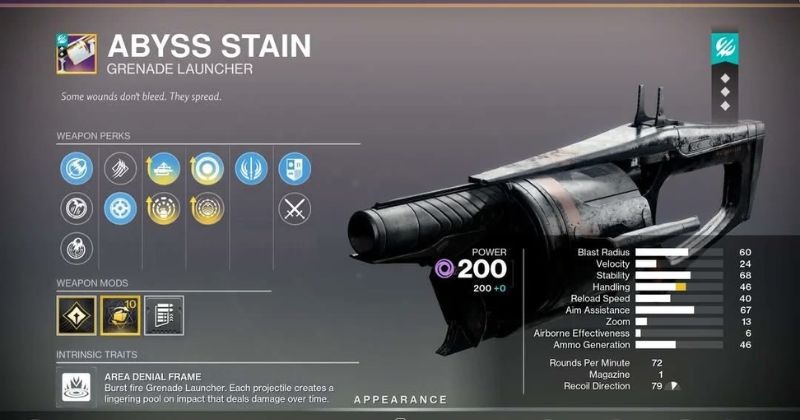Image resolution: width=800 pixels, height=420 pixels.
Task: Choose the shield emblem perk icon
Action: pos(294,168)
